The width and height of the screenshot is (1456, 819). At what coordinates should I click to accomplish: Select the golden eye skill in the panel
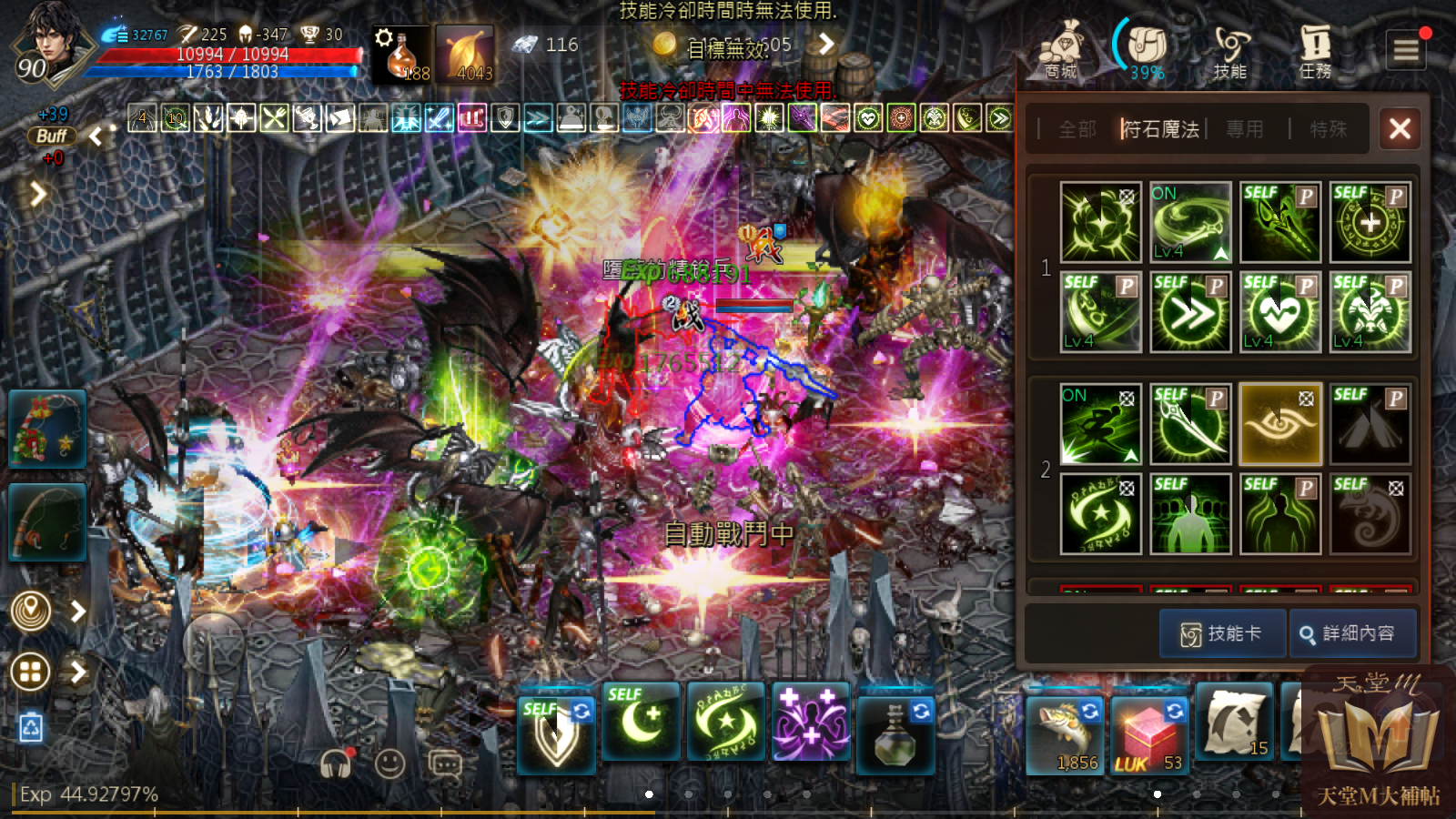[x=1279, y=424]
